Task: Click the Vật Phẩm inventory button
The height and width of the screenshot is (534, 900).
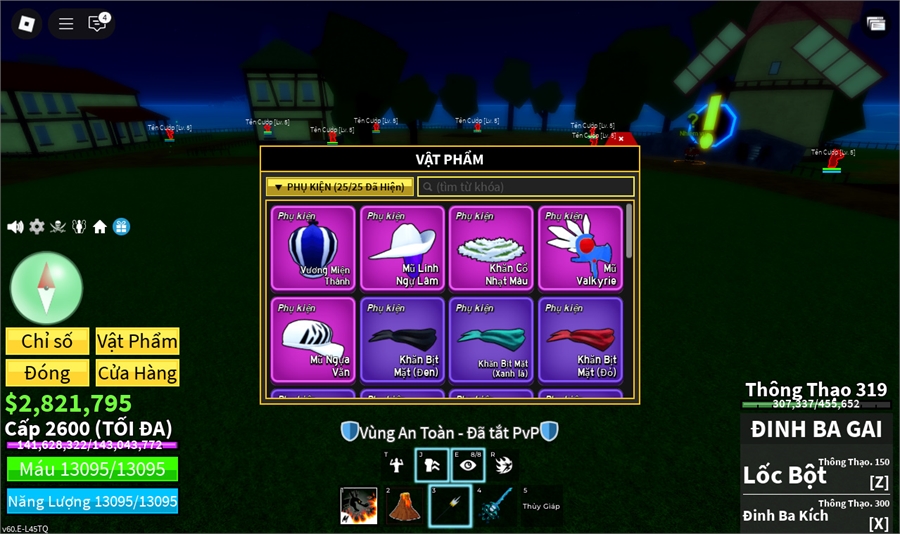Action: pos(137,341)
